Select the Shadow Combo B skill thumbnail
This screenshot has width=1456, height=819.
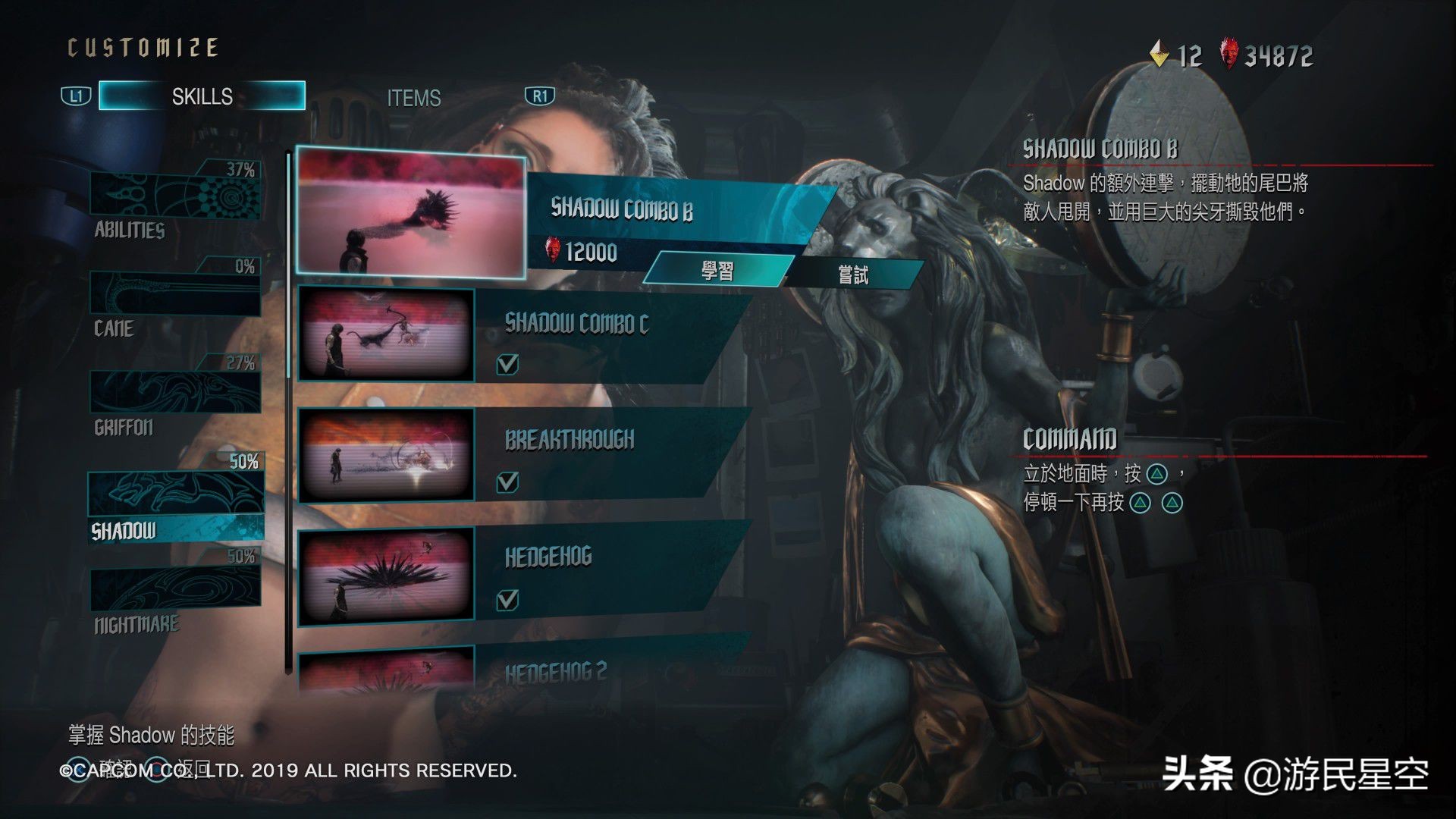410,212
